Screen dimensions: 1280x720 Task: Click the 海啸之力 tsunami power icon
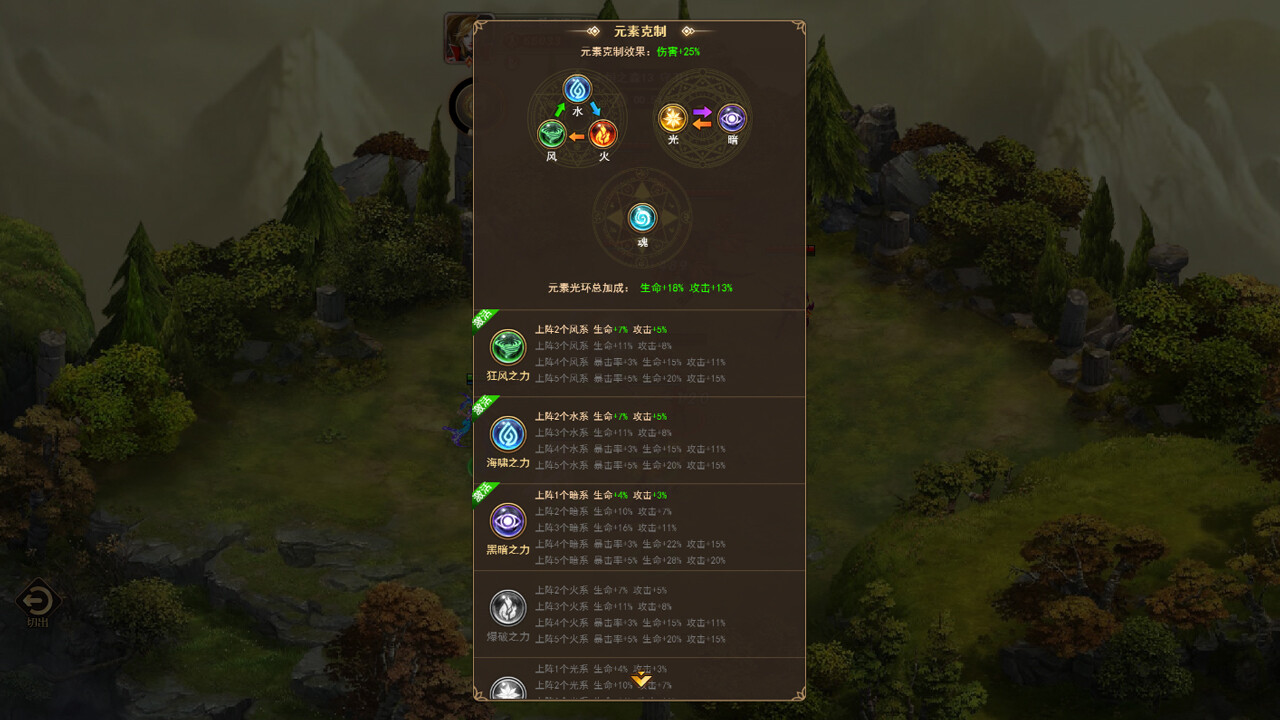tap(507, 434)
